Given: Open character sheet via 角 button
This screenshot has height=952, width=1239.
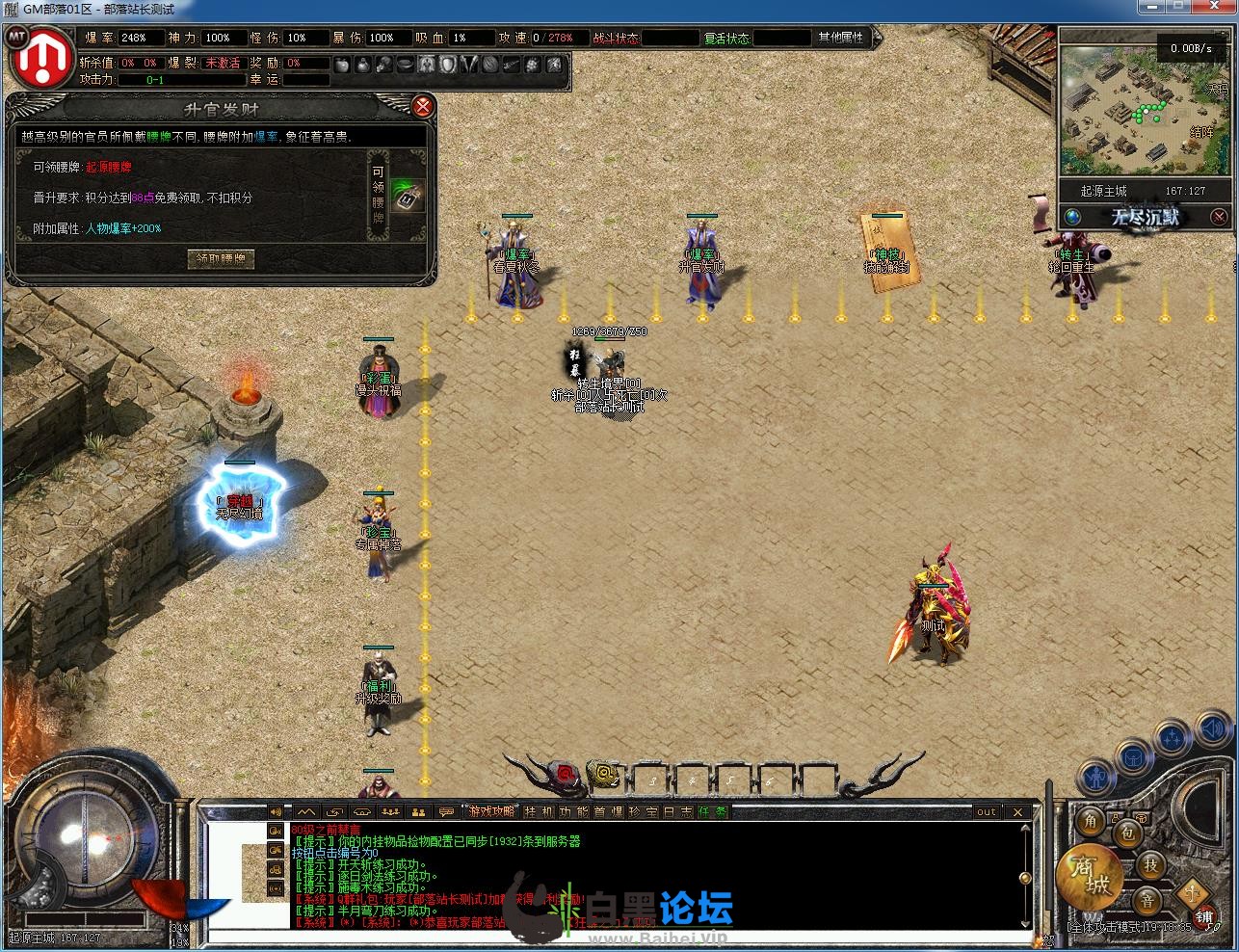Looking at the screenshot, I should point(1091,820).
